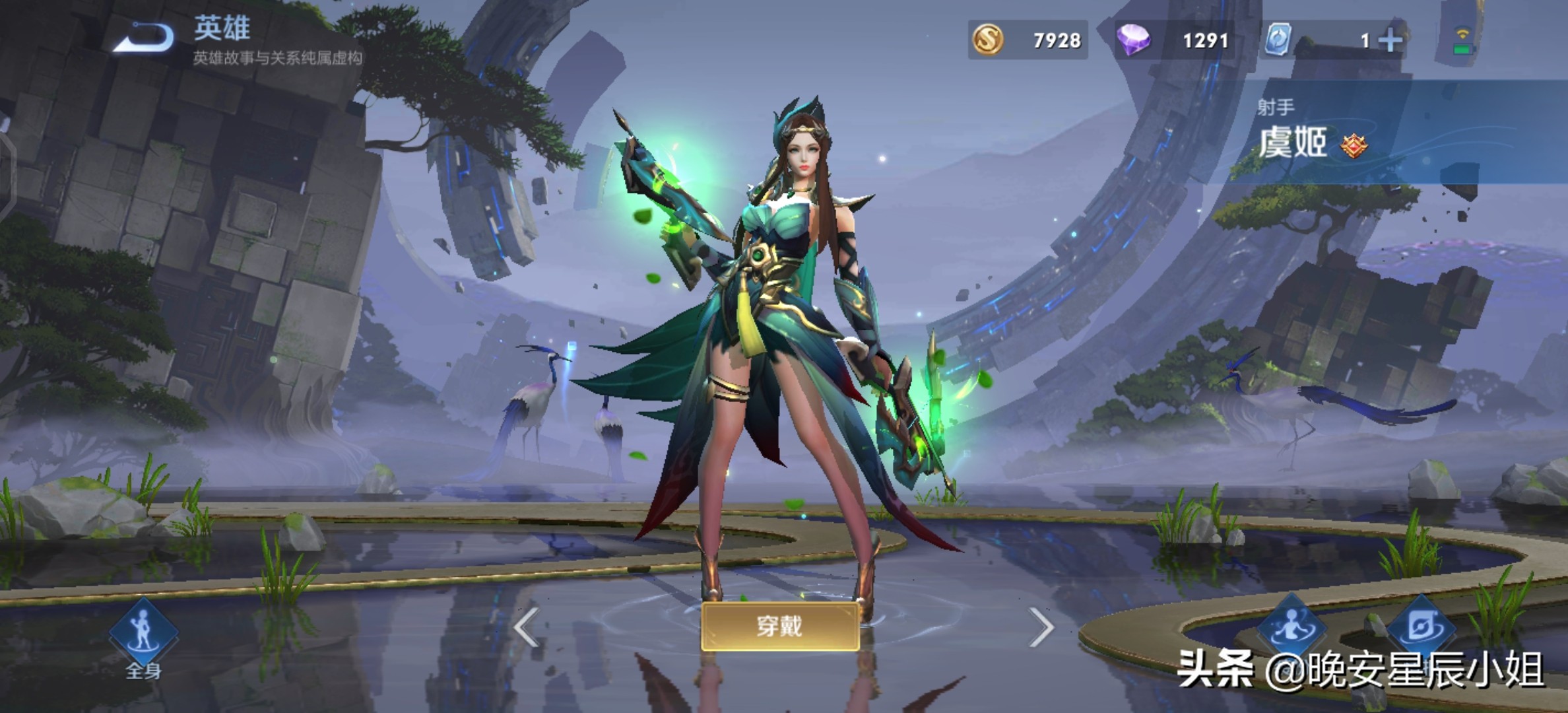Screen dimensions: 1568x713
Task: Tap the purple diamond currency icon
Action: 1132,40
